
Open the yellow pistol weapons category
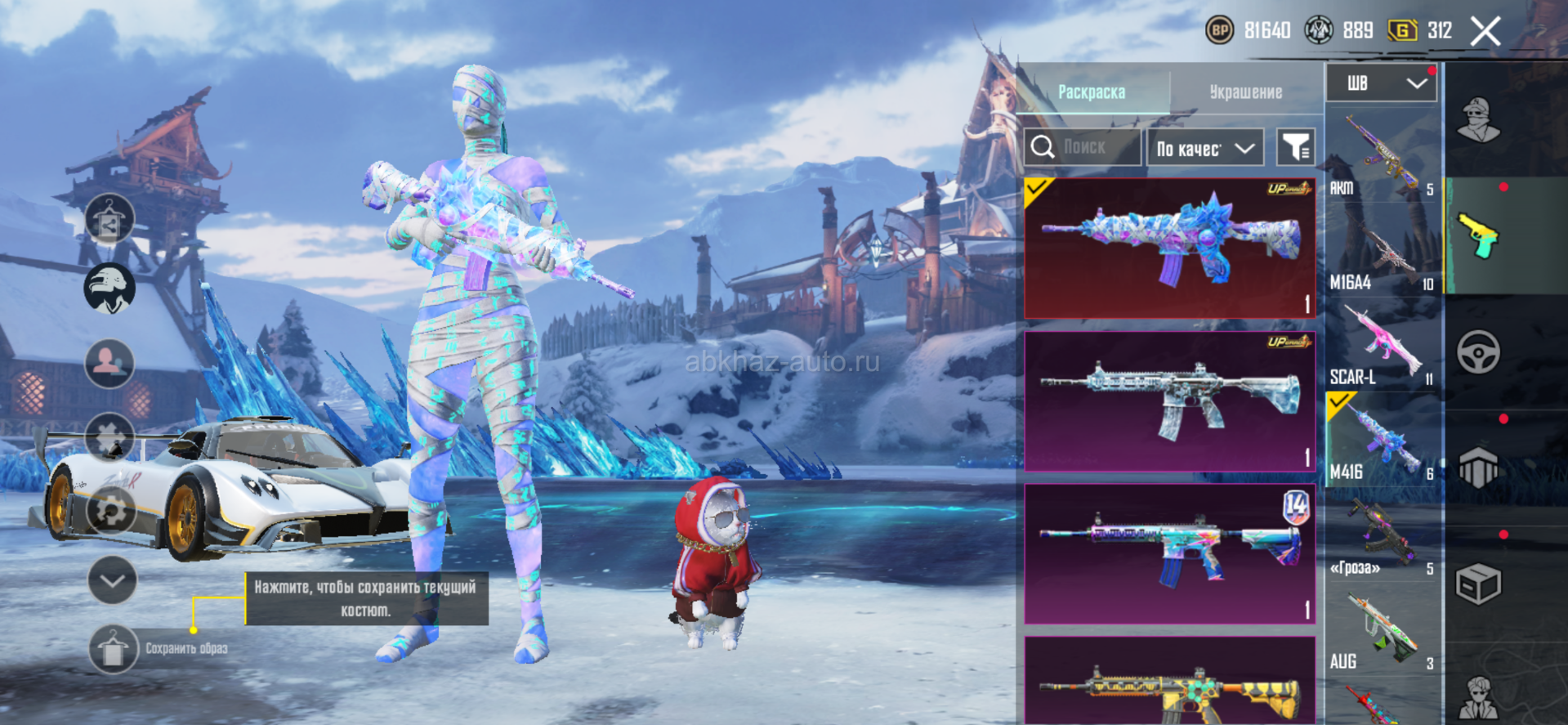[x=1478, y=236]
